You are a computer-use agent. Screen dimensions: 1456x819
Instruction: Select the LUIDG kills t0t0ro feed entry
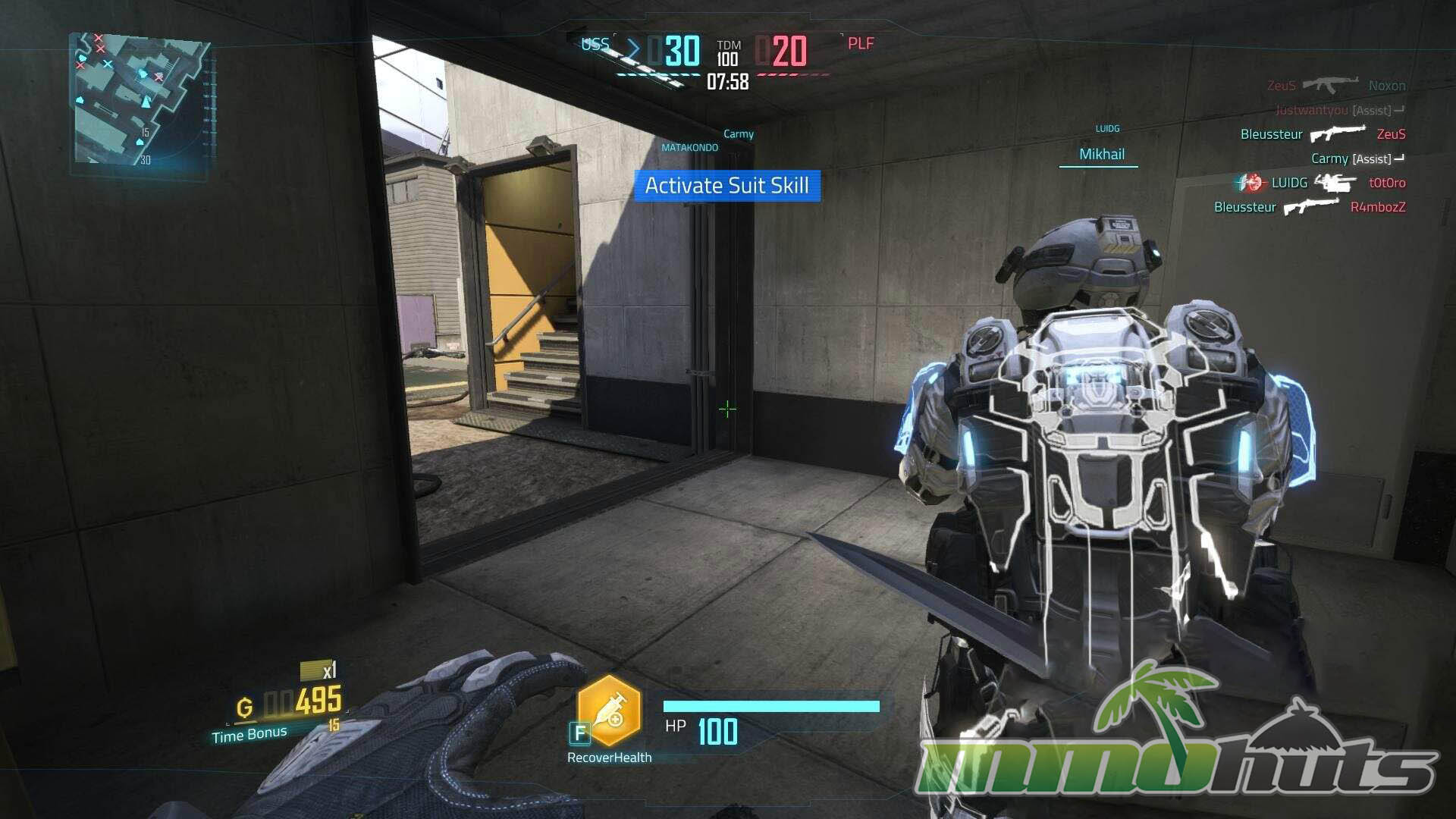point(1323,183)
